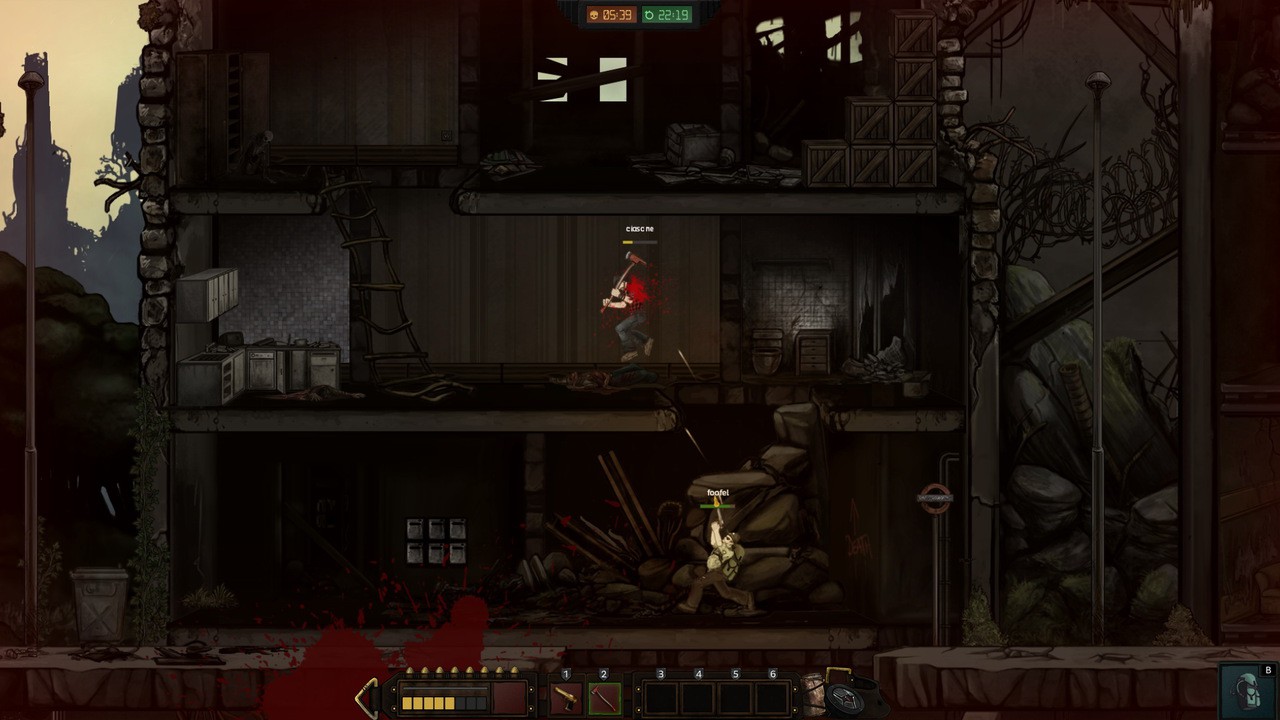Select the hatchet in hotbar slot 2
Viewport: 1280px width, 720px height.
pos(602,697)
